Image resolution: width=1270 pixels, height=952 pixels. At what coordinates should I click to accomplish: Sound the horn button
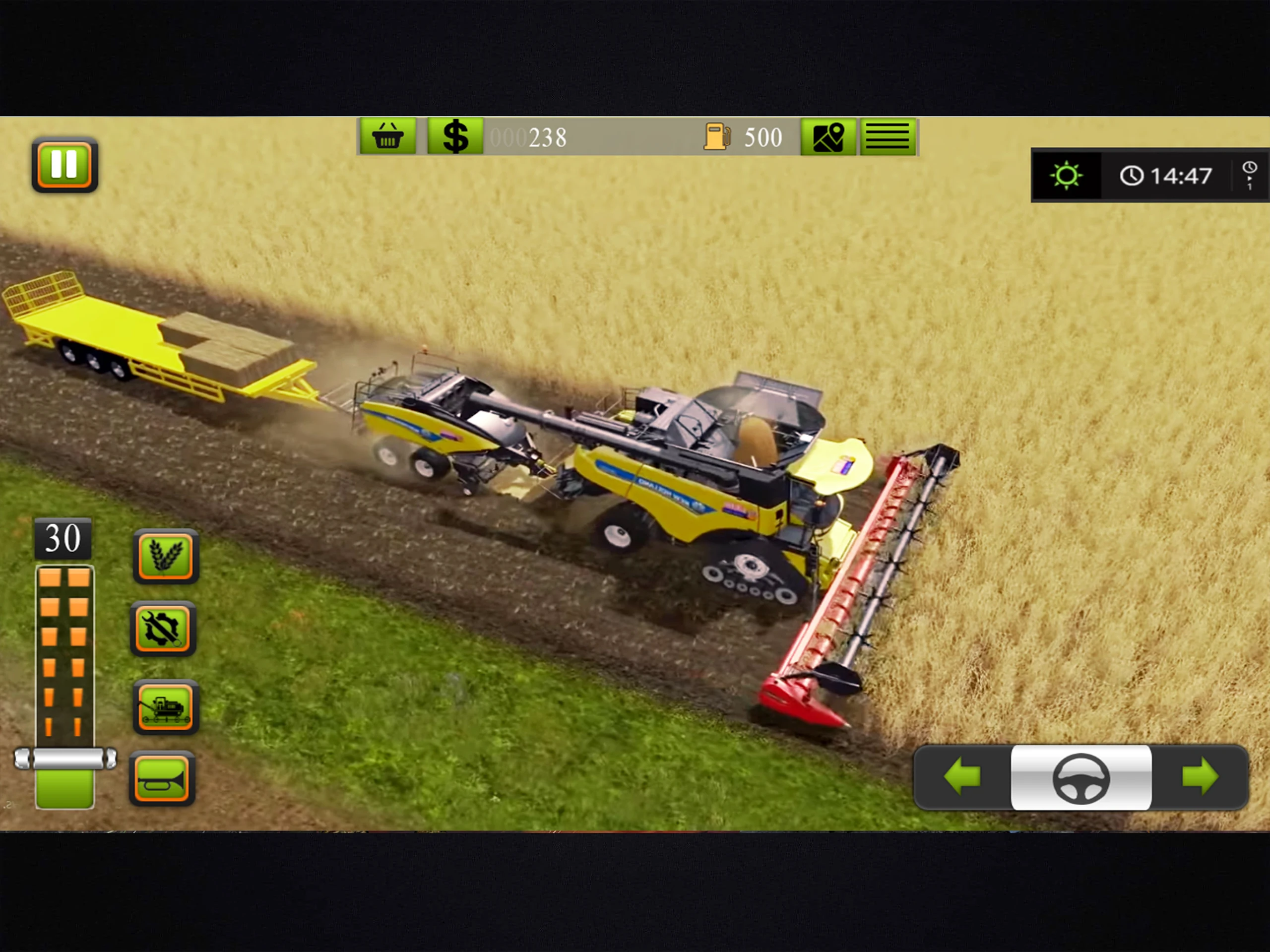(163, 778)
